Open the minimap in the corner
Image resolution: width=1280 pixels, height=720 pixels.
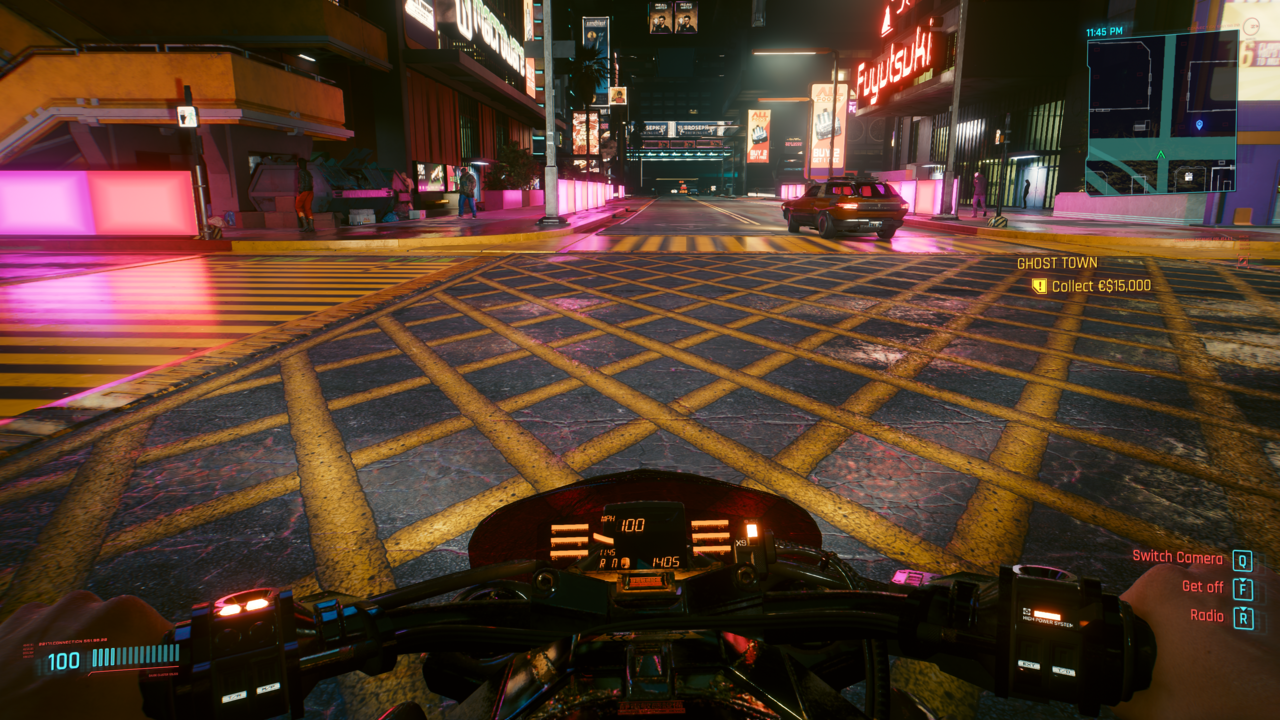(1162, 112)
